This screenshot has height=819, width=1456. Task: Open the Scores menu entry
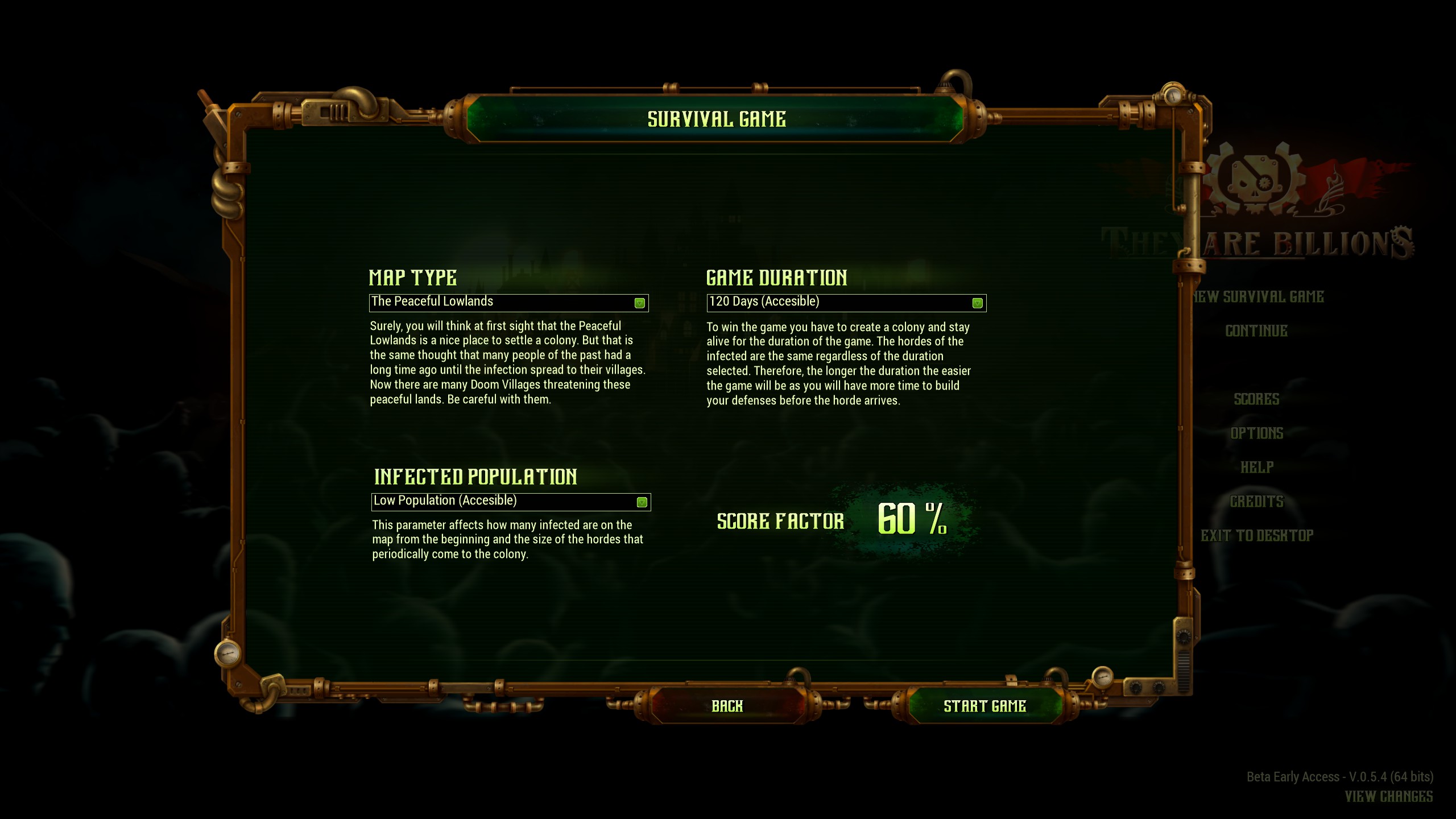tap(1256, 399)
